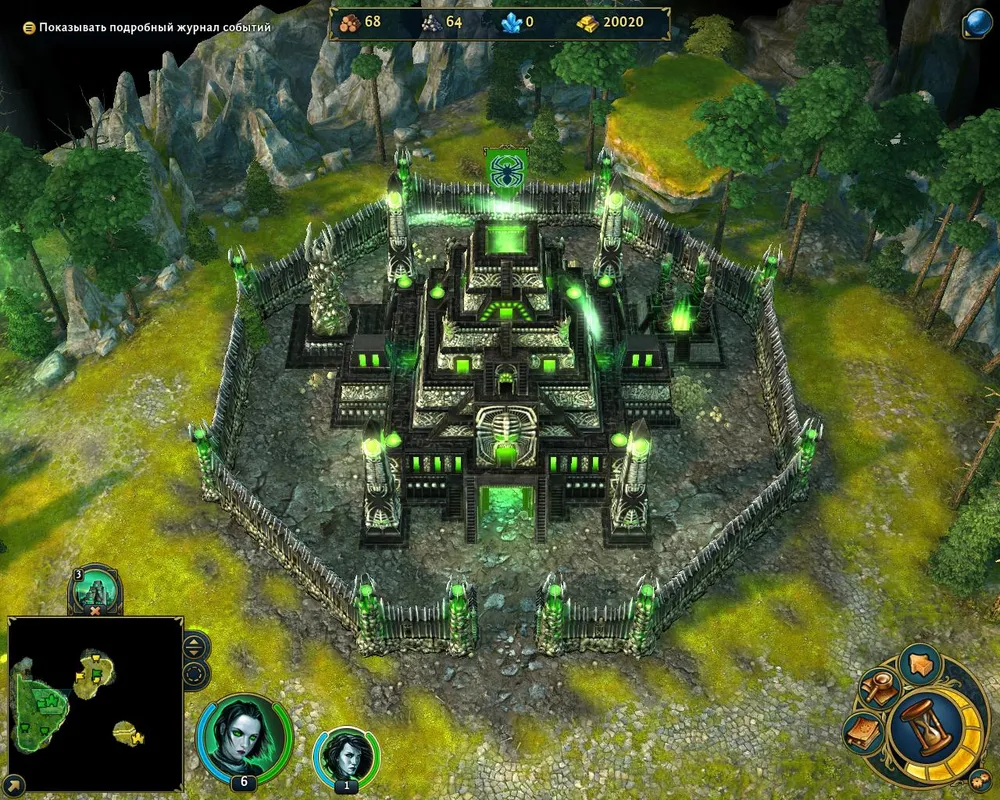Click the dashed circle button beside minimap
The width and height of the screenshot is (1000, 800).
coord(195,671)
